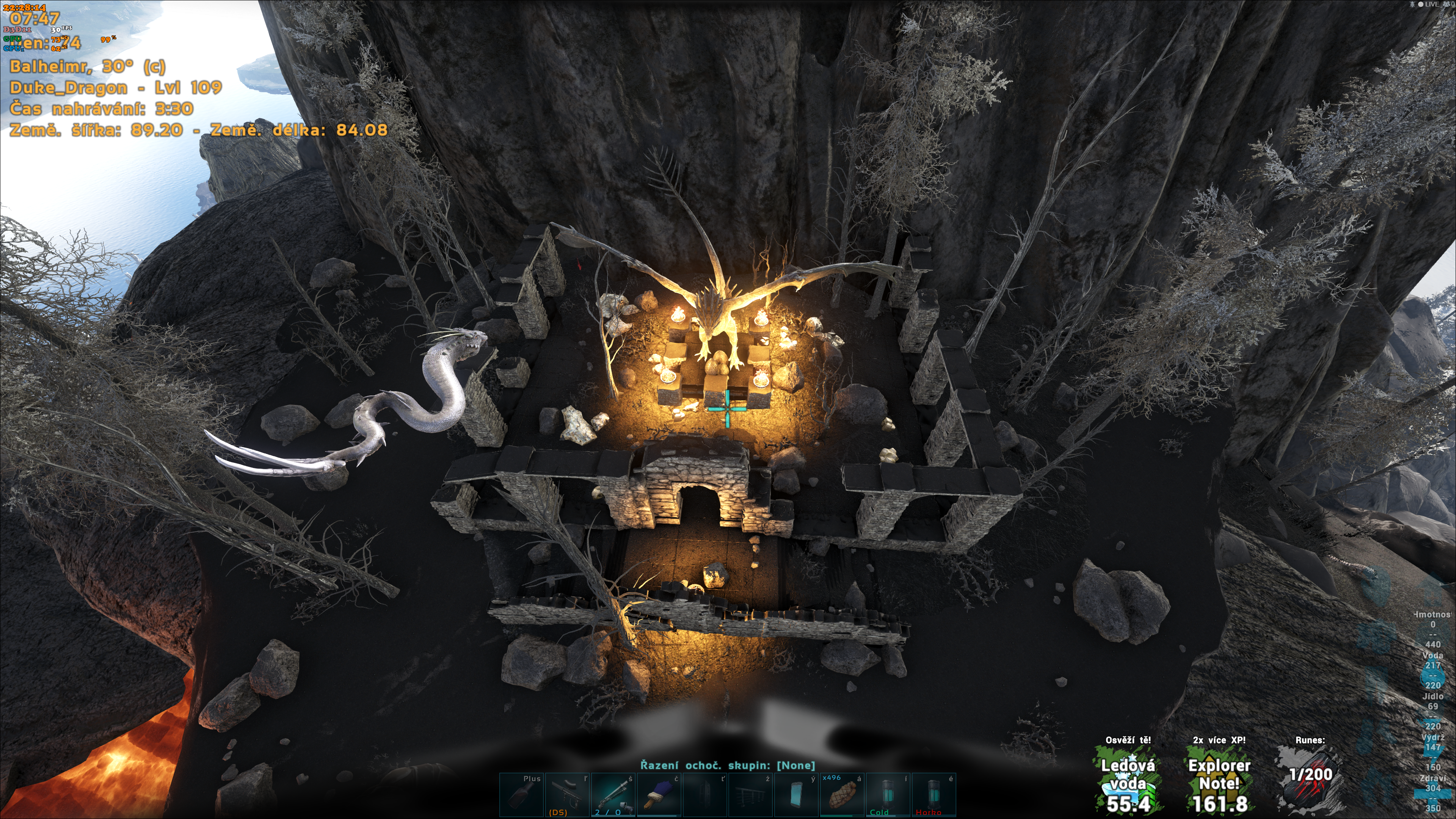
Task: Select the dim pillar structure slot
Action: click(705, 795)
